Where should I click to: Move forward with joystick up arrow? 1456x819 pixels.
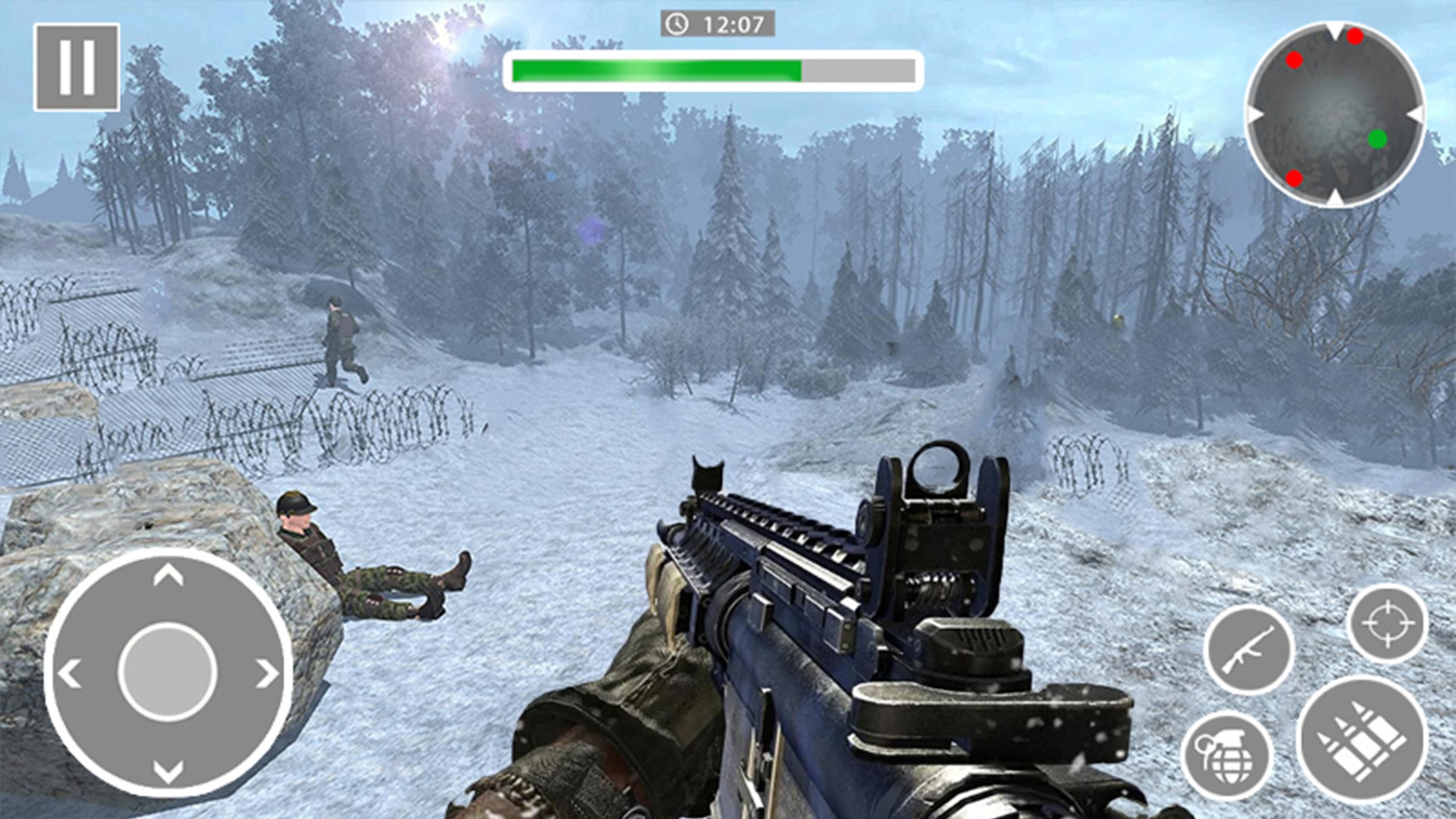click(168, 576)
